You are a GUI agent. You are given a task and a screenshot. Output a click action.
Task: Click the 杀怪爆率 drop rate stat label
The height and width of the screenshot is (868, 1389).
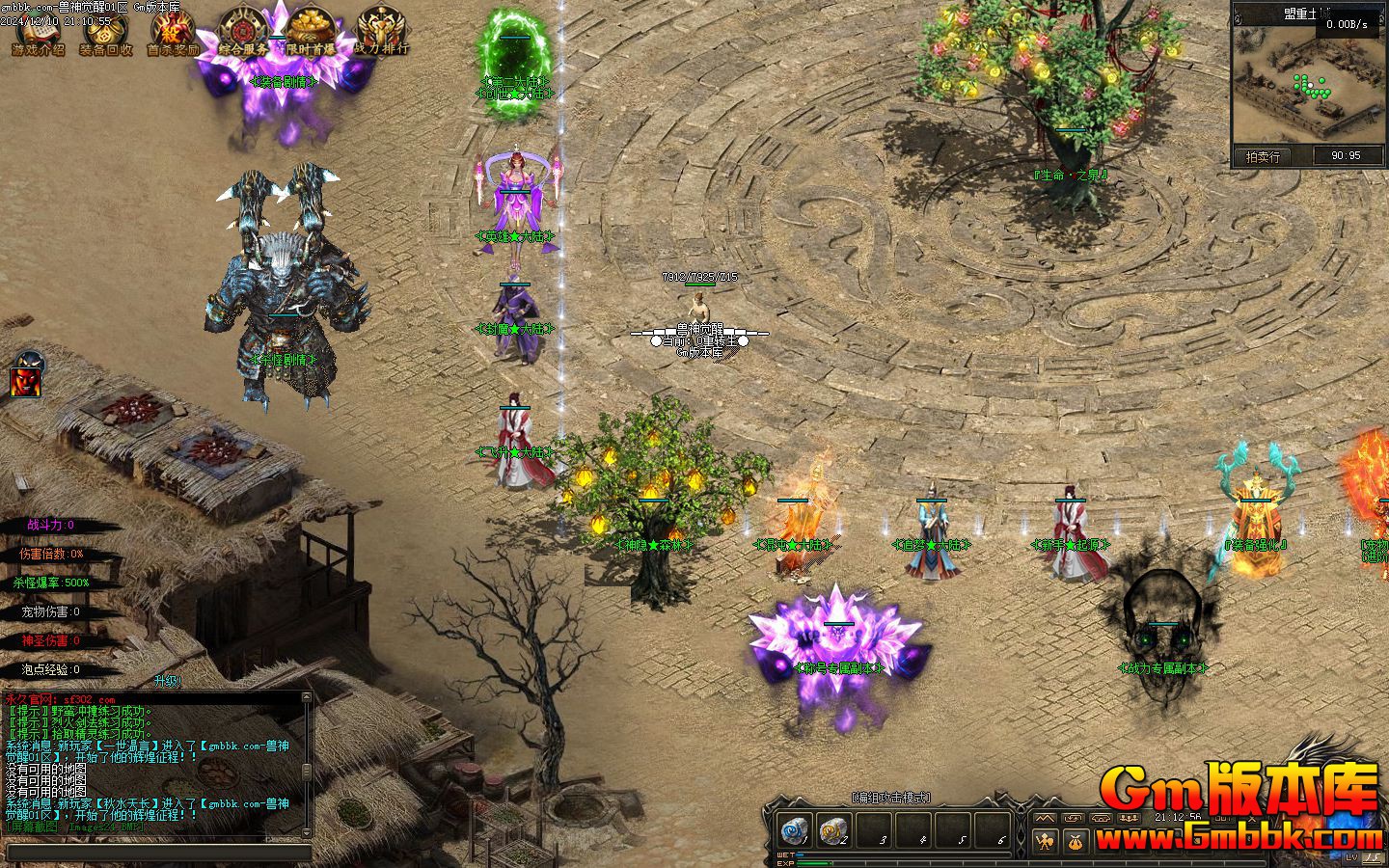coord(50,583)
